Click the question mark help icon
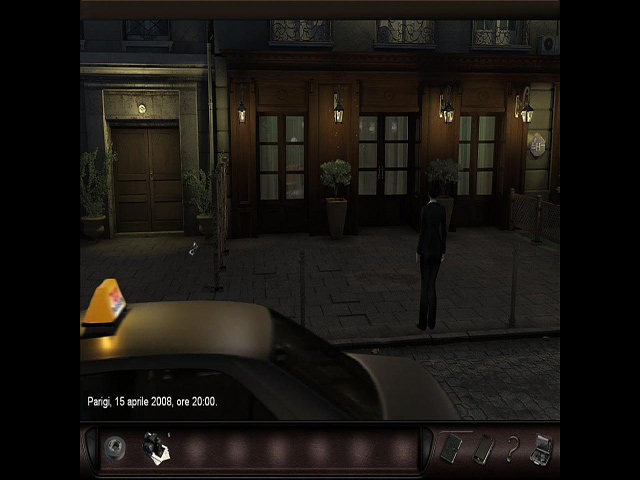 tap(512, 449)
